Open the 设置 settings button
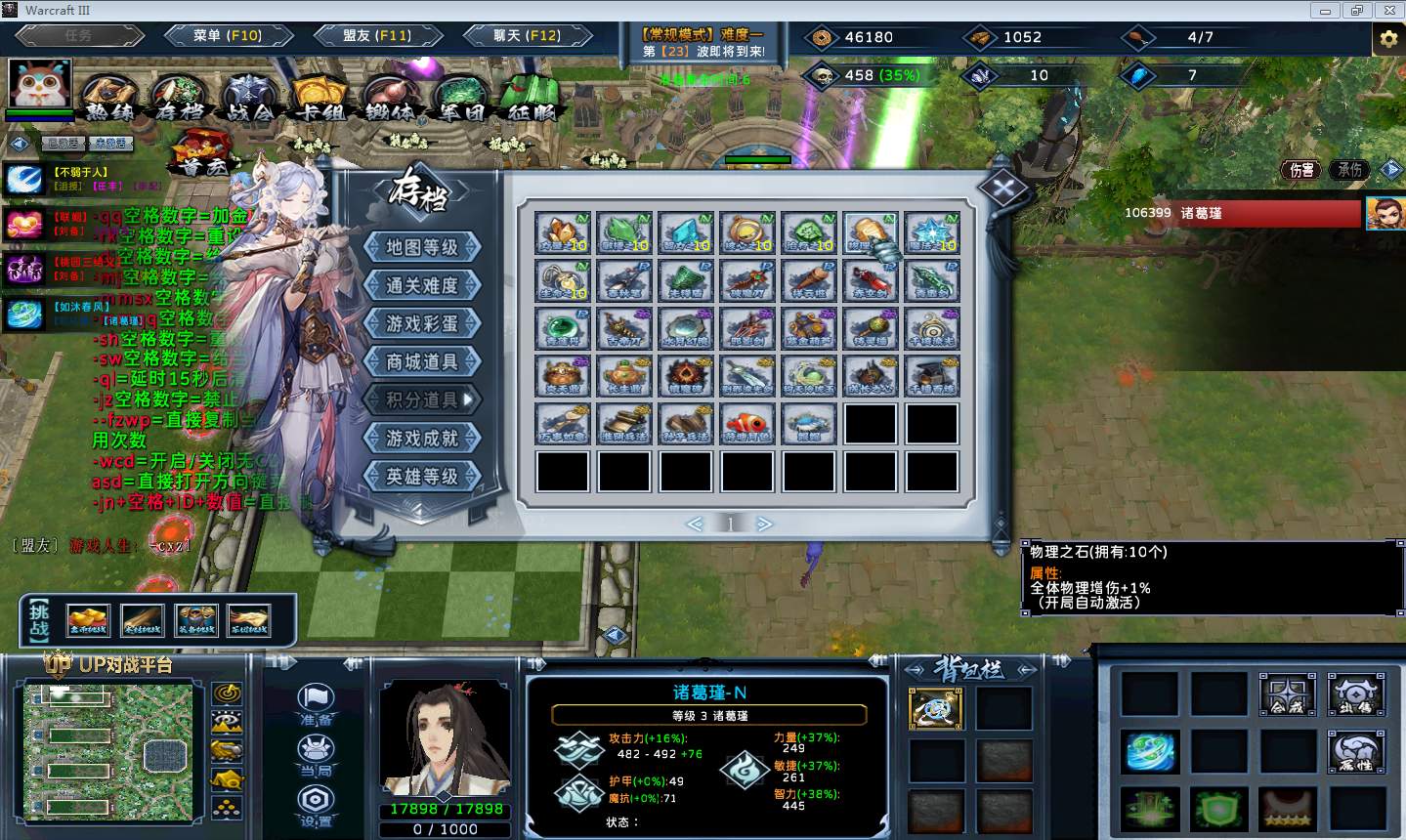 click(316, 806)
